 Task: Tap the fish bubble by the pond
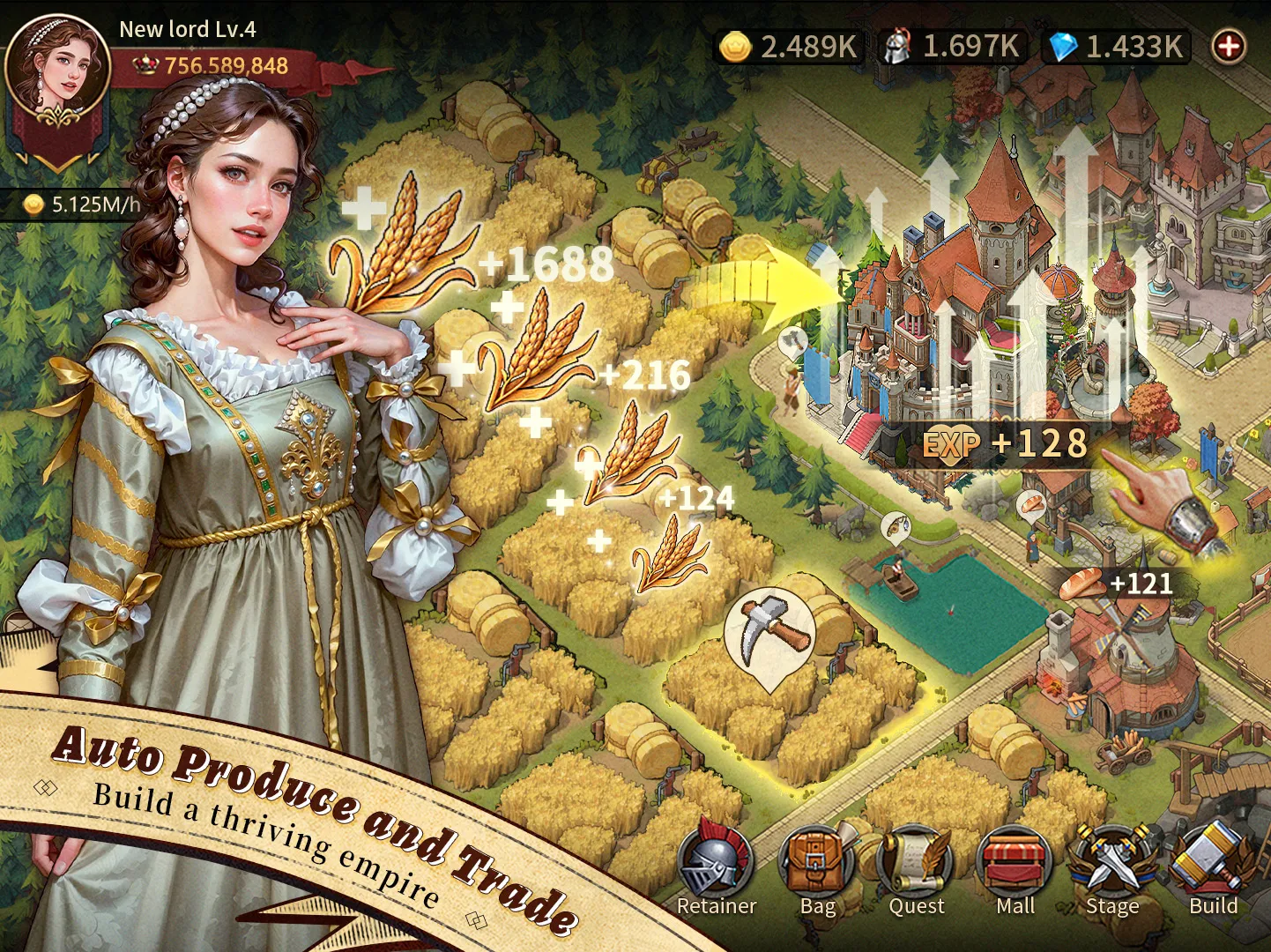click(x=895, y=526)
